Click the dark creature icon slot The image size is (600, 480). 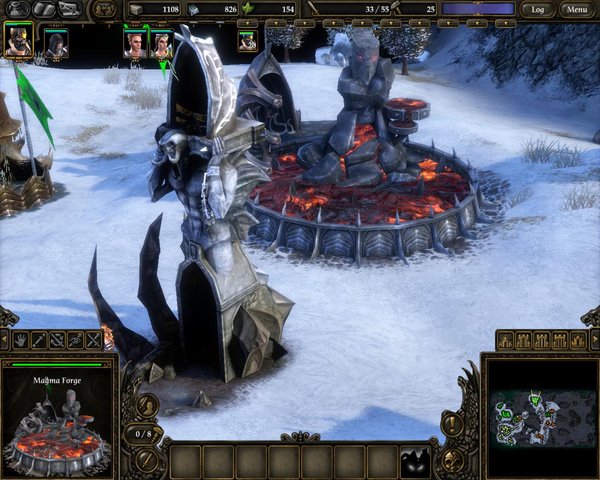tap(413, 461)
